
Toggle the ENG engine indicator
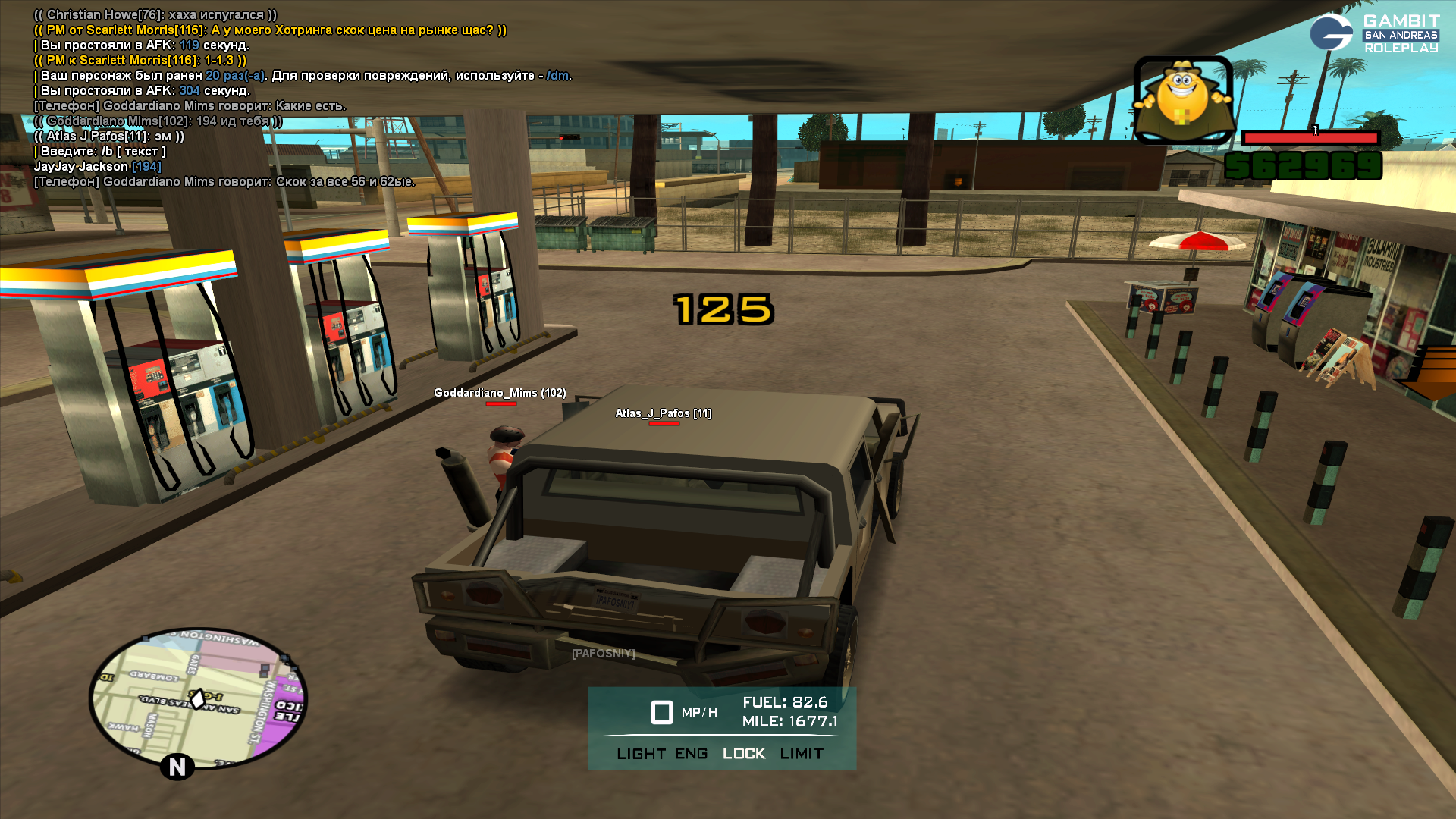691,754
